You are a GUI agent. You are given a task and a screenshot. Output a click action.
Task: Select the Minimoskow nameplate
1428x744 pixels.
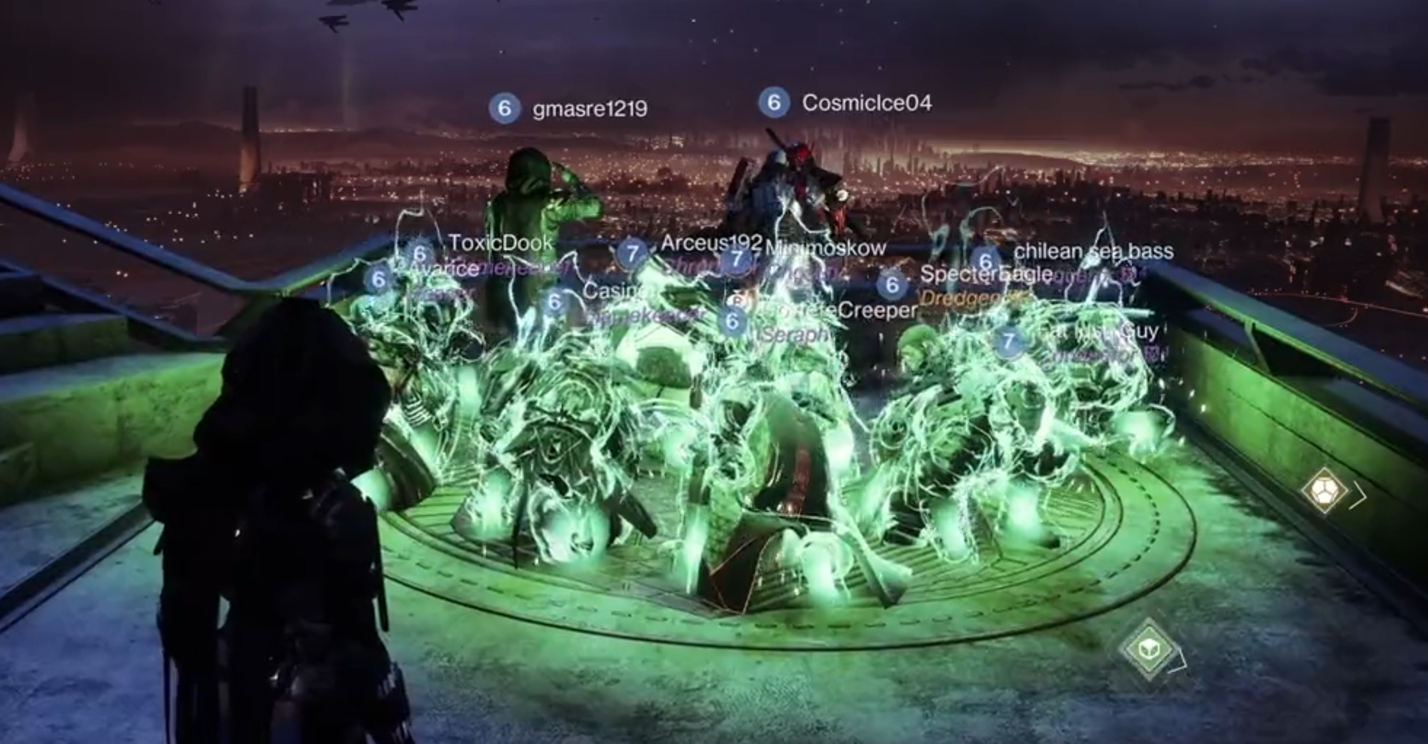[826, 246]
